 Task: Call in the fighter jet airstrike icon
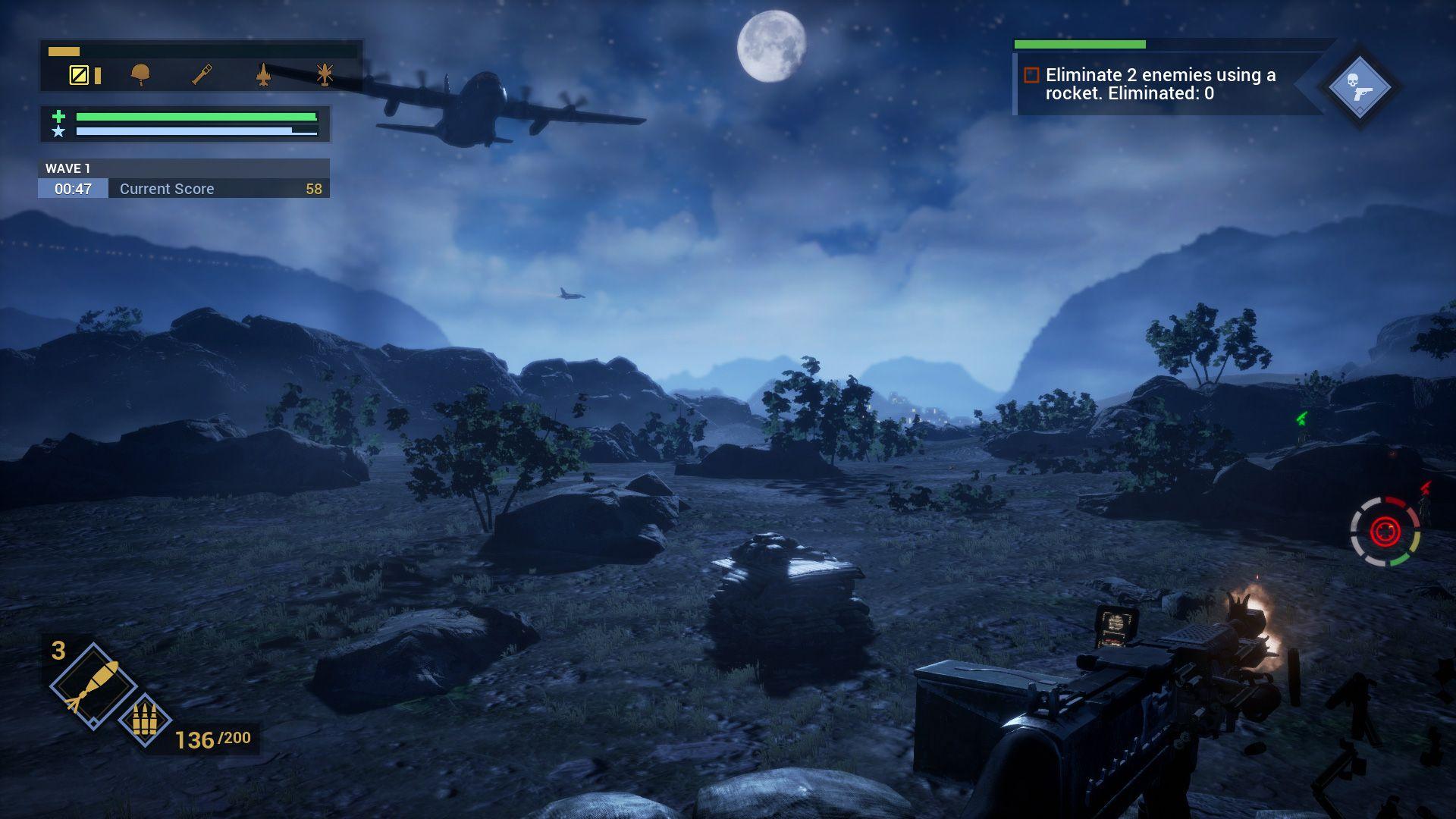pos(263,74)
